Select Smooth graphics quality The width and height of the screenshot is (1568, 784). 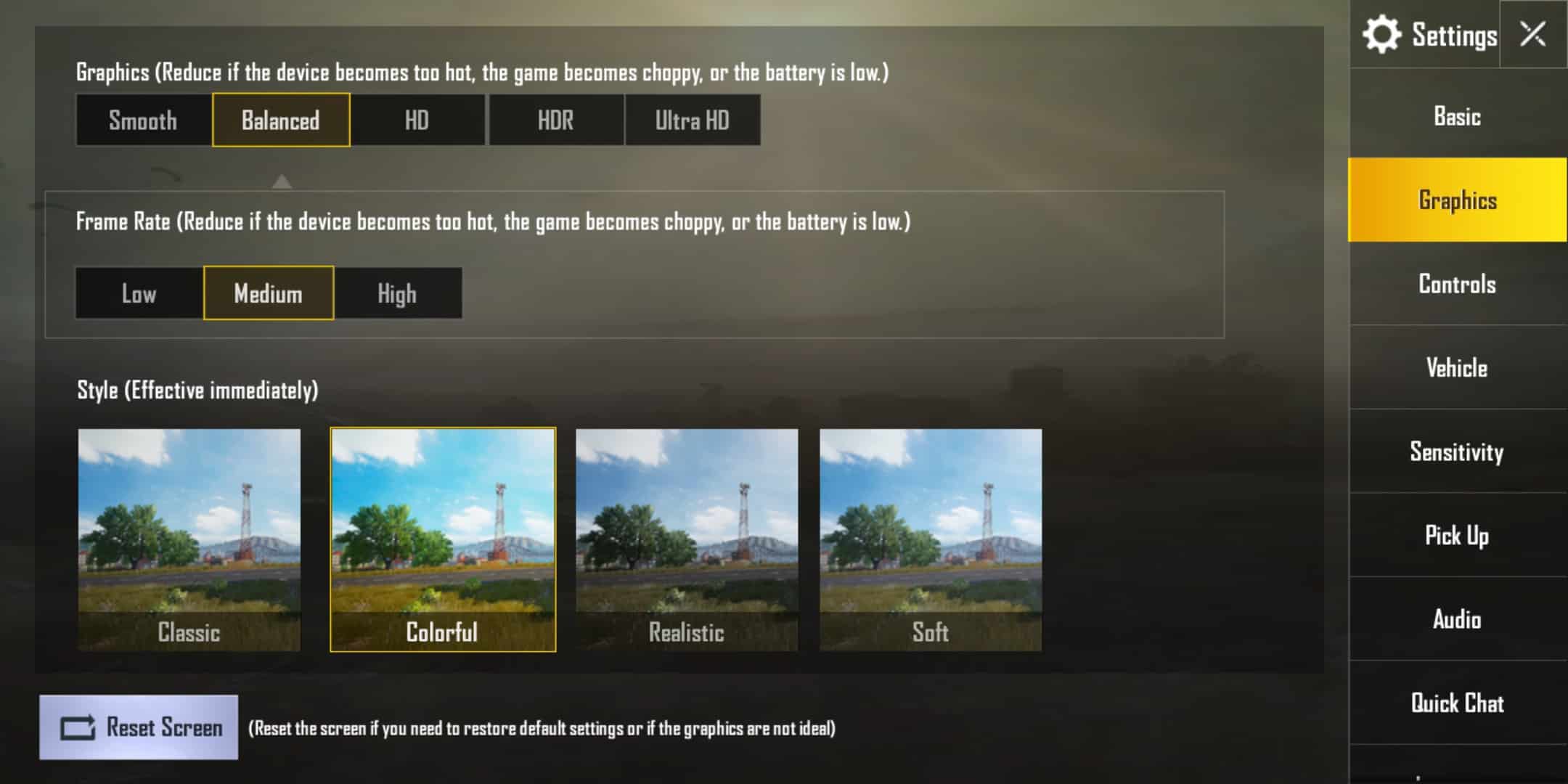pos(142,120)
